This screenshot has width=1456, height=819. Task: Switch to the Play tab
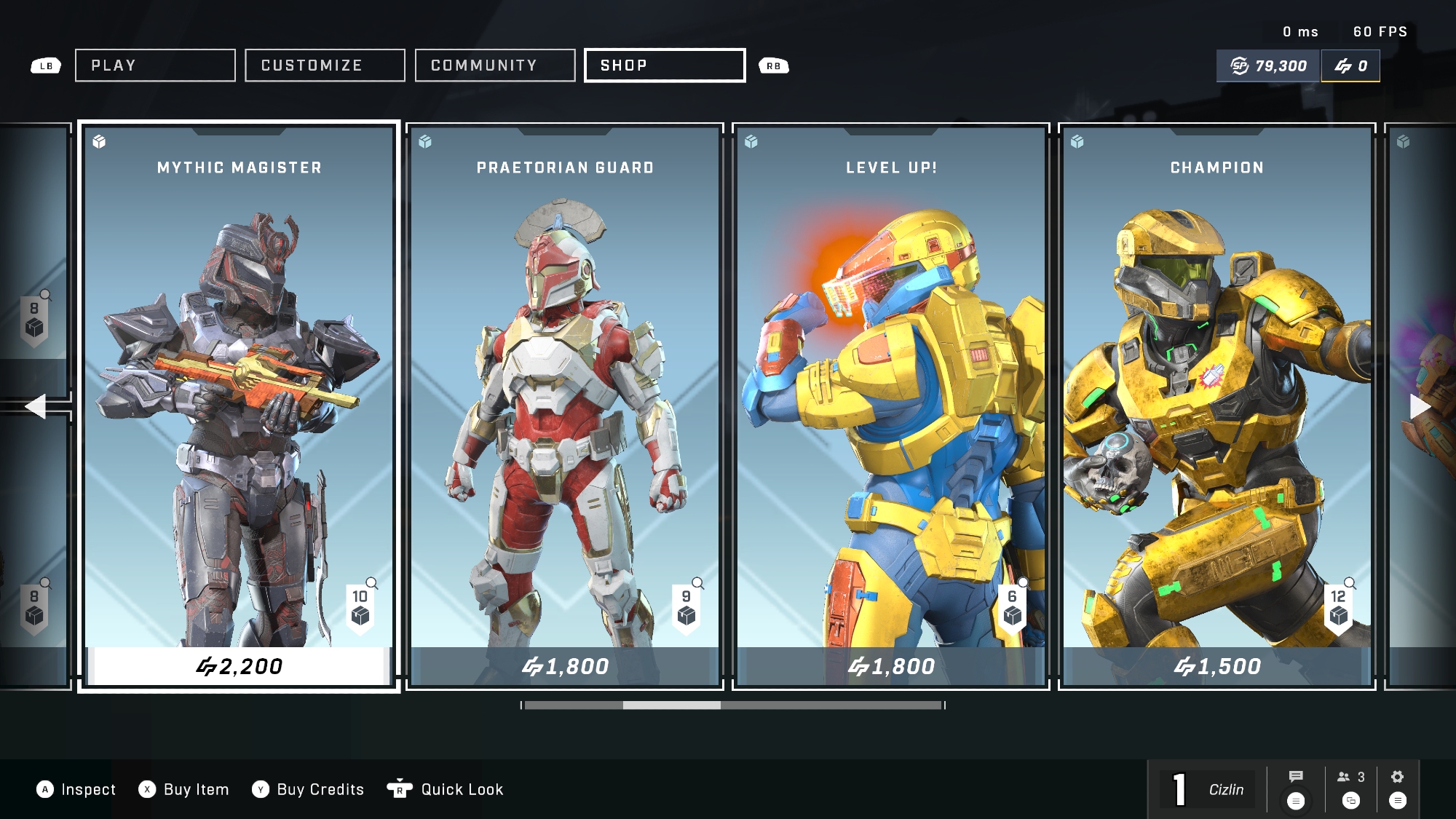pos(155,66)
